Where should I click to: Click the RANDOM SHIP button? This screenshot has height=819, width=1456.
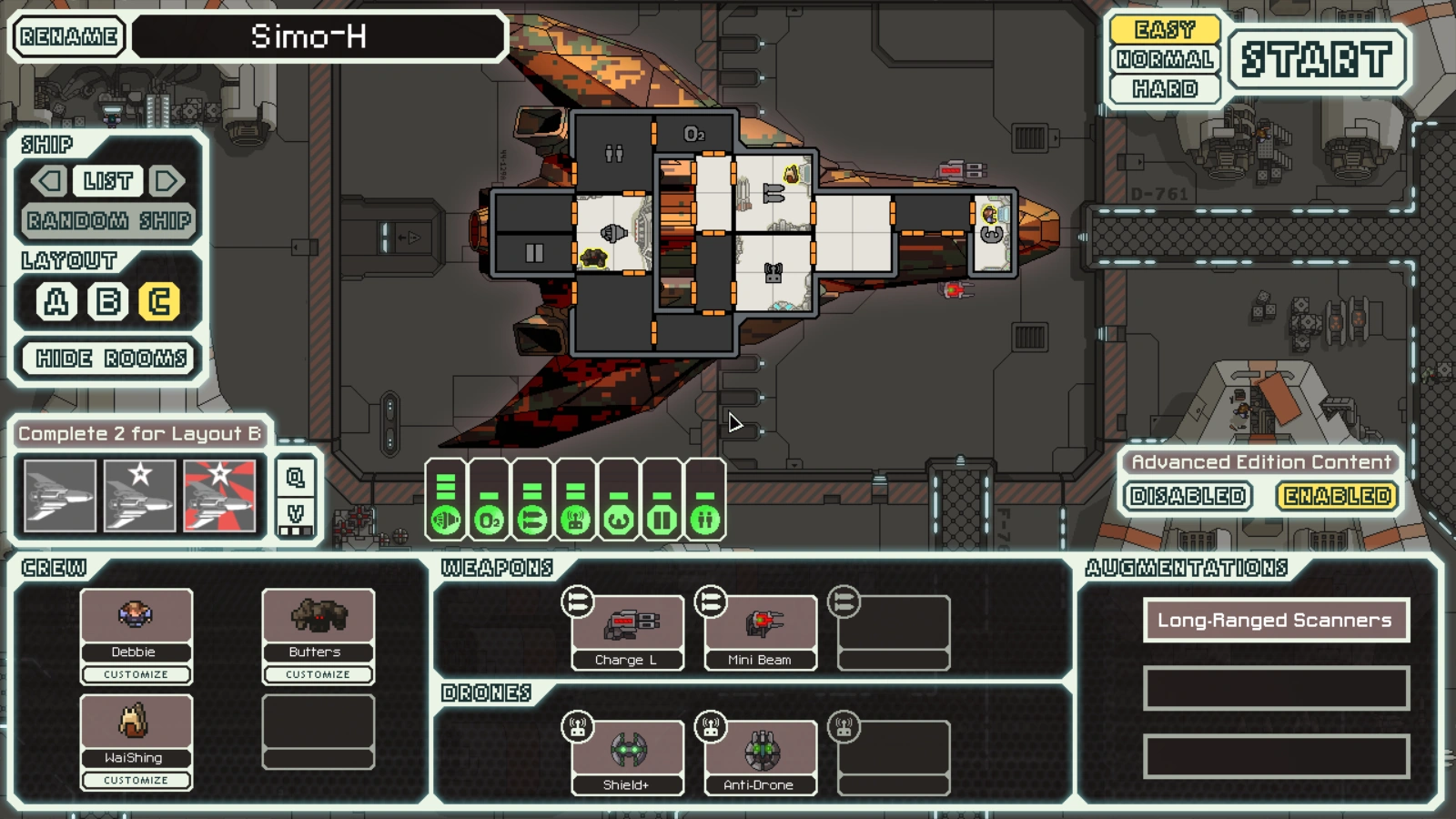pos(106,220)
